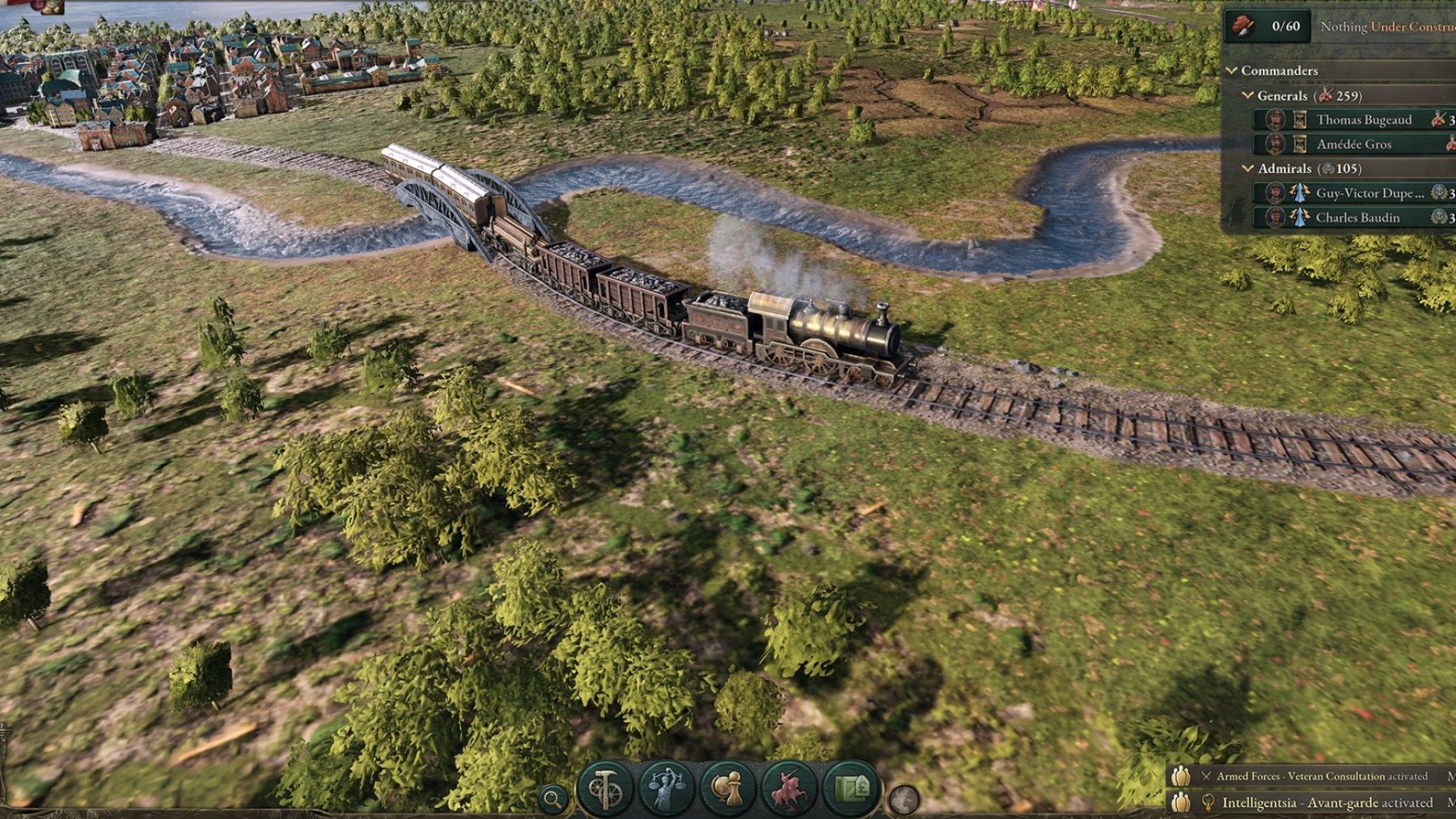The height and width of the screenshot is (819, 1456).
Task: Open the Military lens with red horseman
Action: pyautogui.click(x=789, y=787)
